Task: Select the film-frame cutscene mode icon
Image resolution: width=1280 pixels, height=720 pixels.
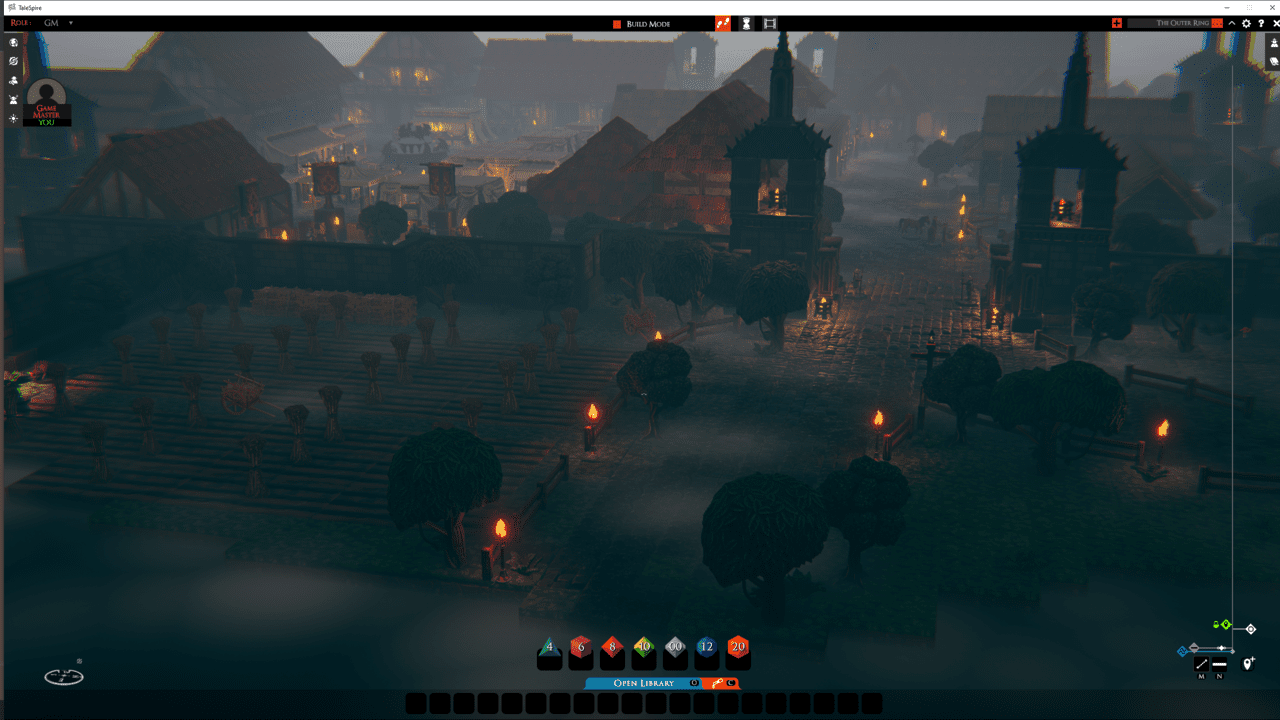Action: tap(770, 23)
